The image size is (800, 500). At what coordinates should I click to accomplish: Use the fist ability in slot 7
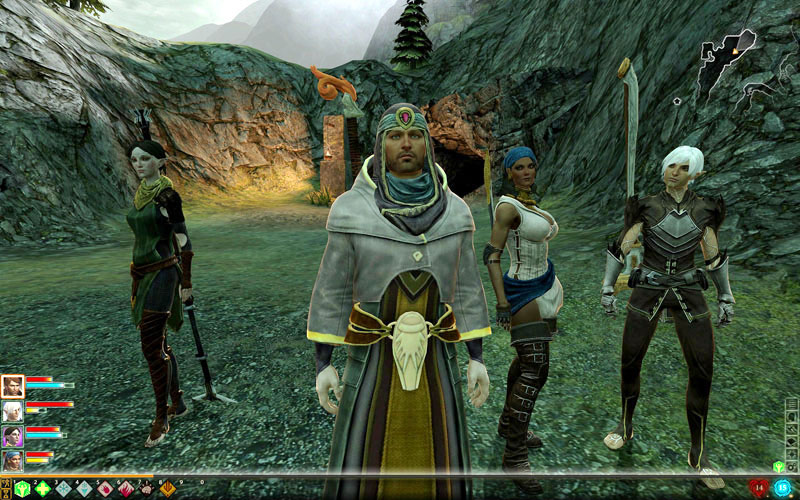pyautogui.click(x=148, y=489)
